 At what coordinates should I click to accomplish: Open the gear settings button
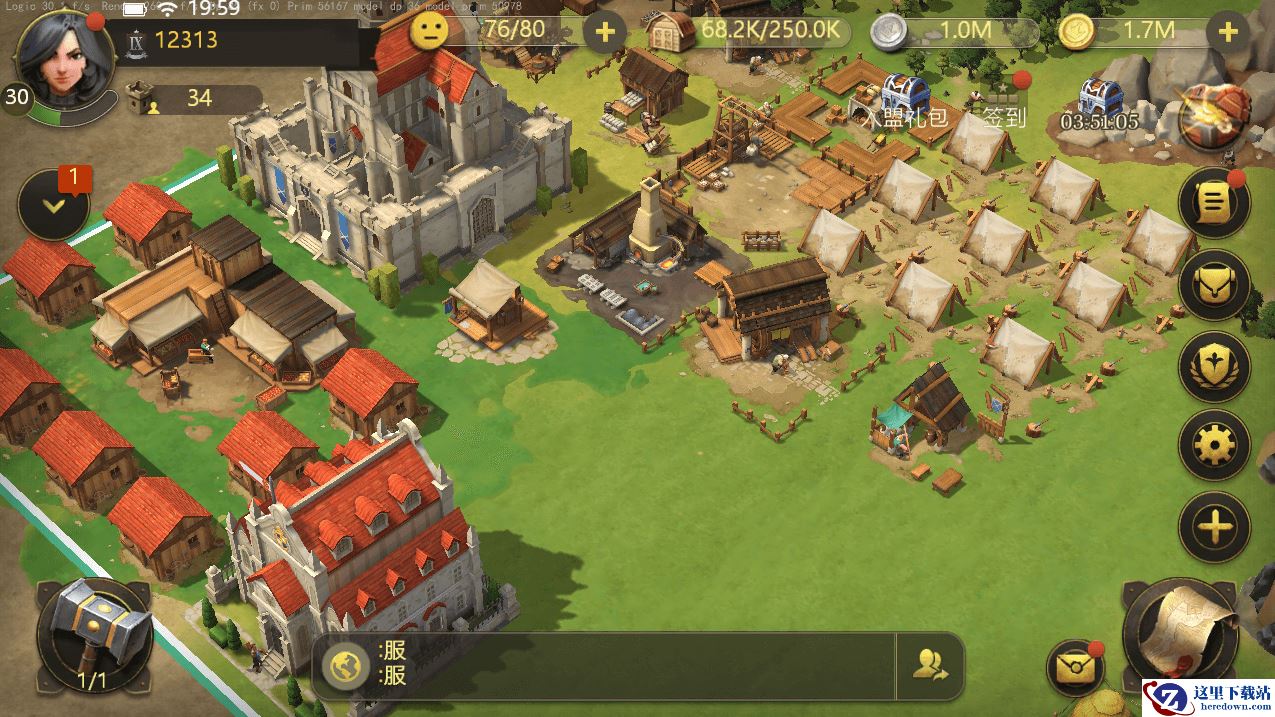point(1214,445)
